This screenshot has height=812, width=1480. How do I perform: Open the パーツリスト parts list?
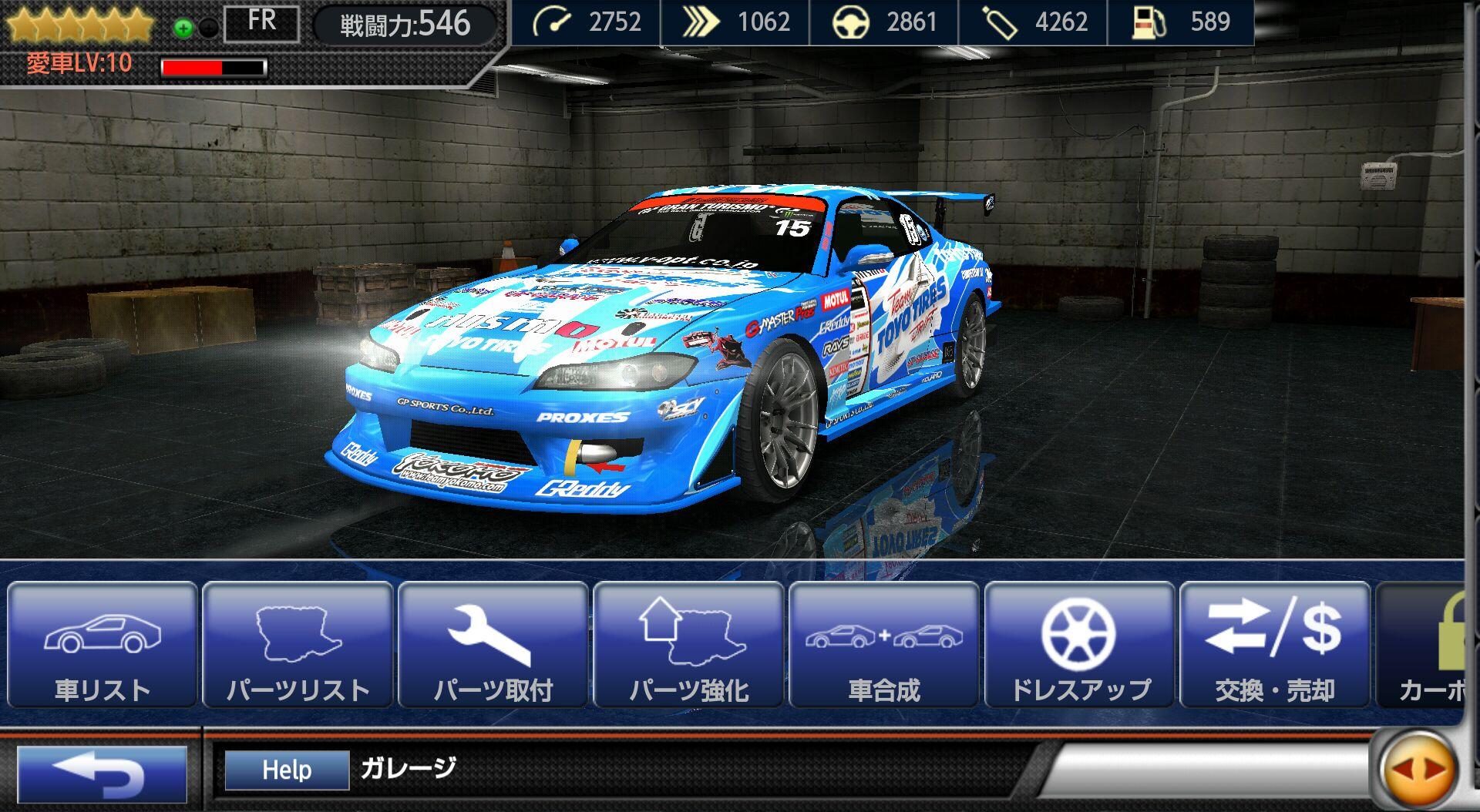point(298,646)
